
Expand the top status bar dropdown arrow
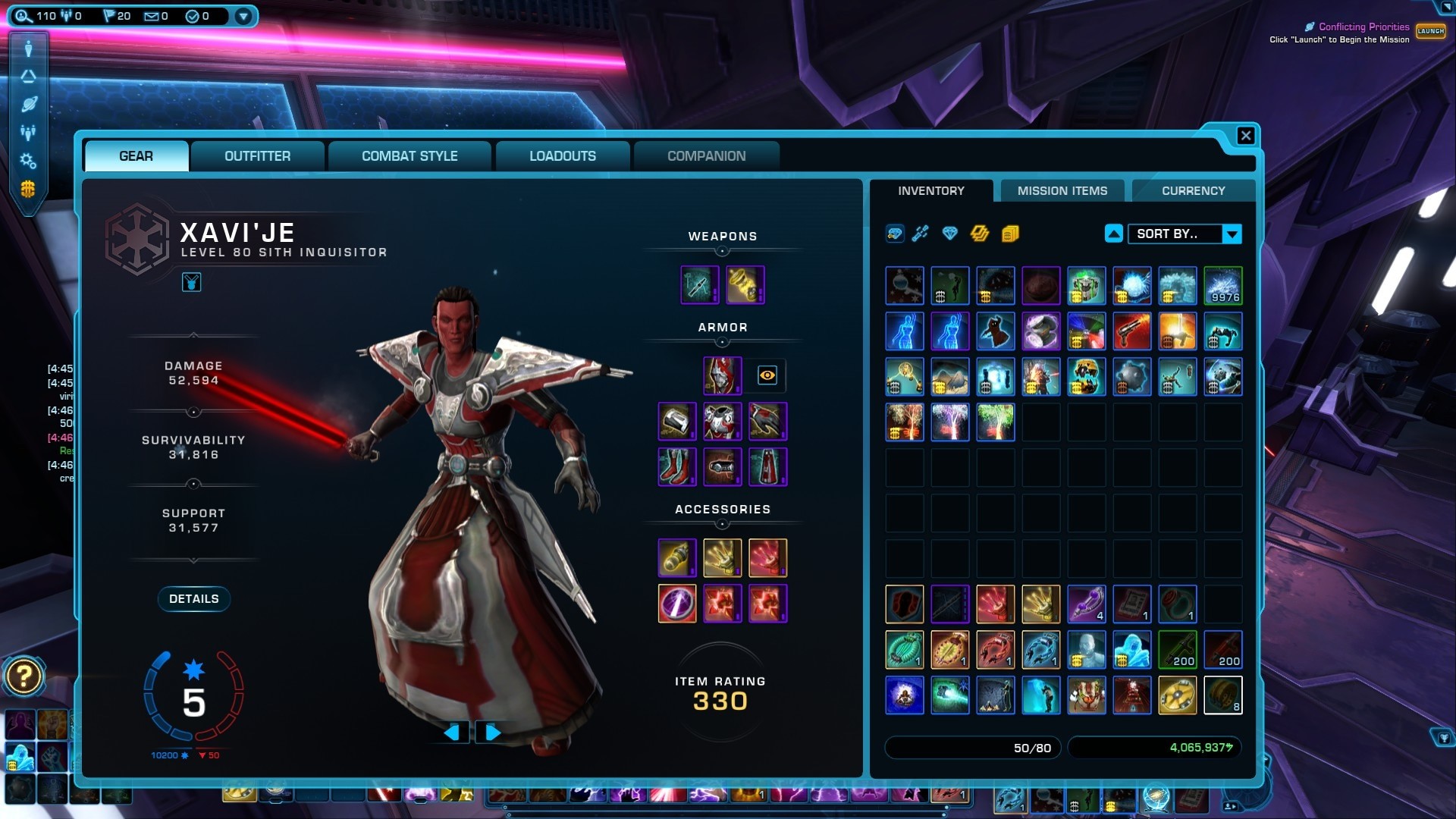tap(243, 16)
